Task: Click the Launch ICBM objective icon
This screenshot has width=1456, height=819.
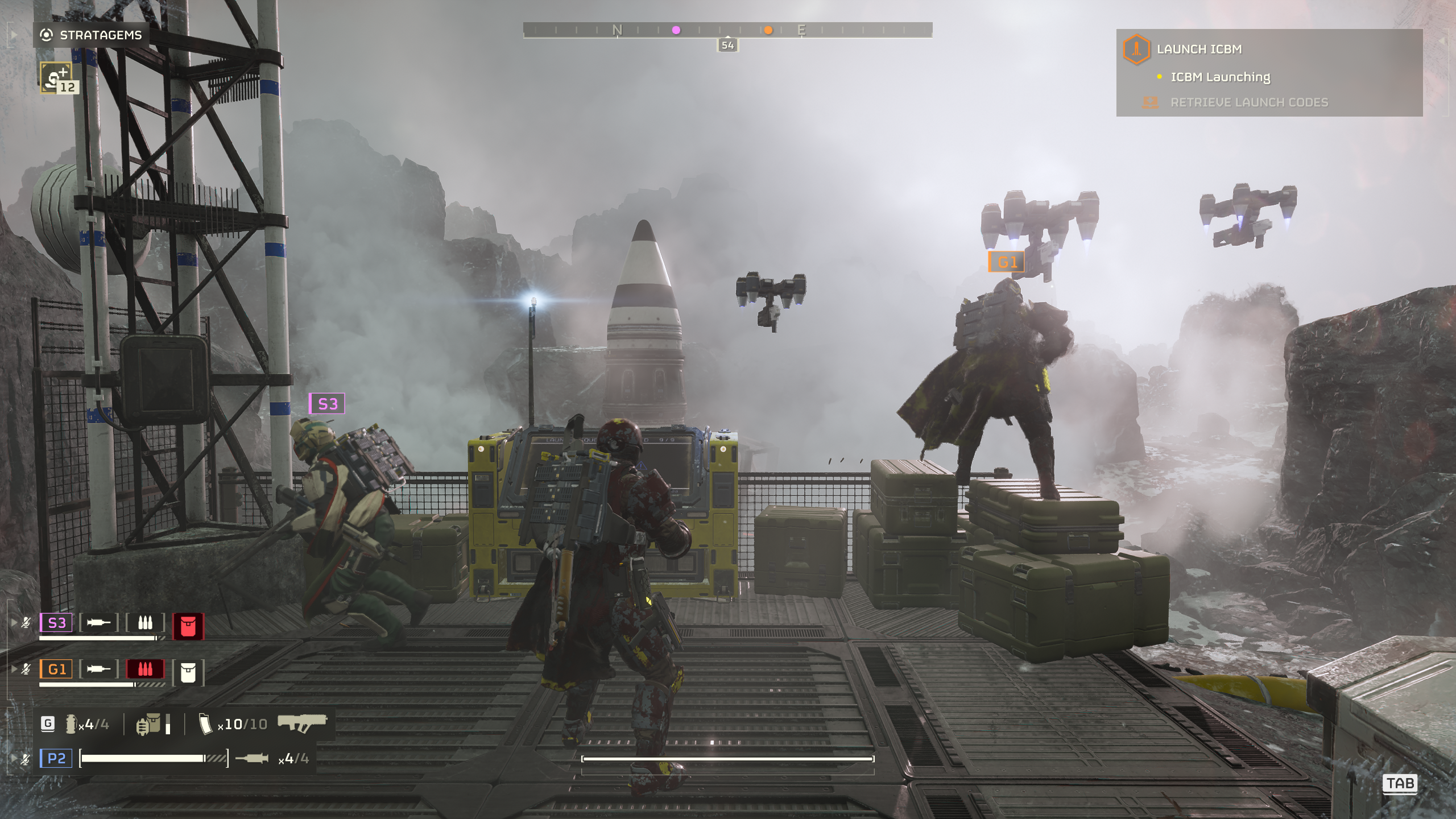Action: click(x=1136, y=49)
